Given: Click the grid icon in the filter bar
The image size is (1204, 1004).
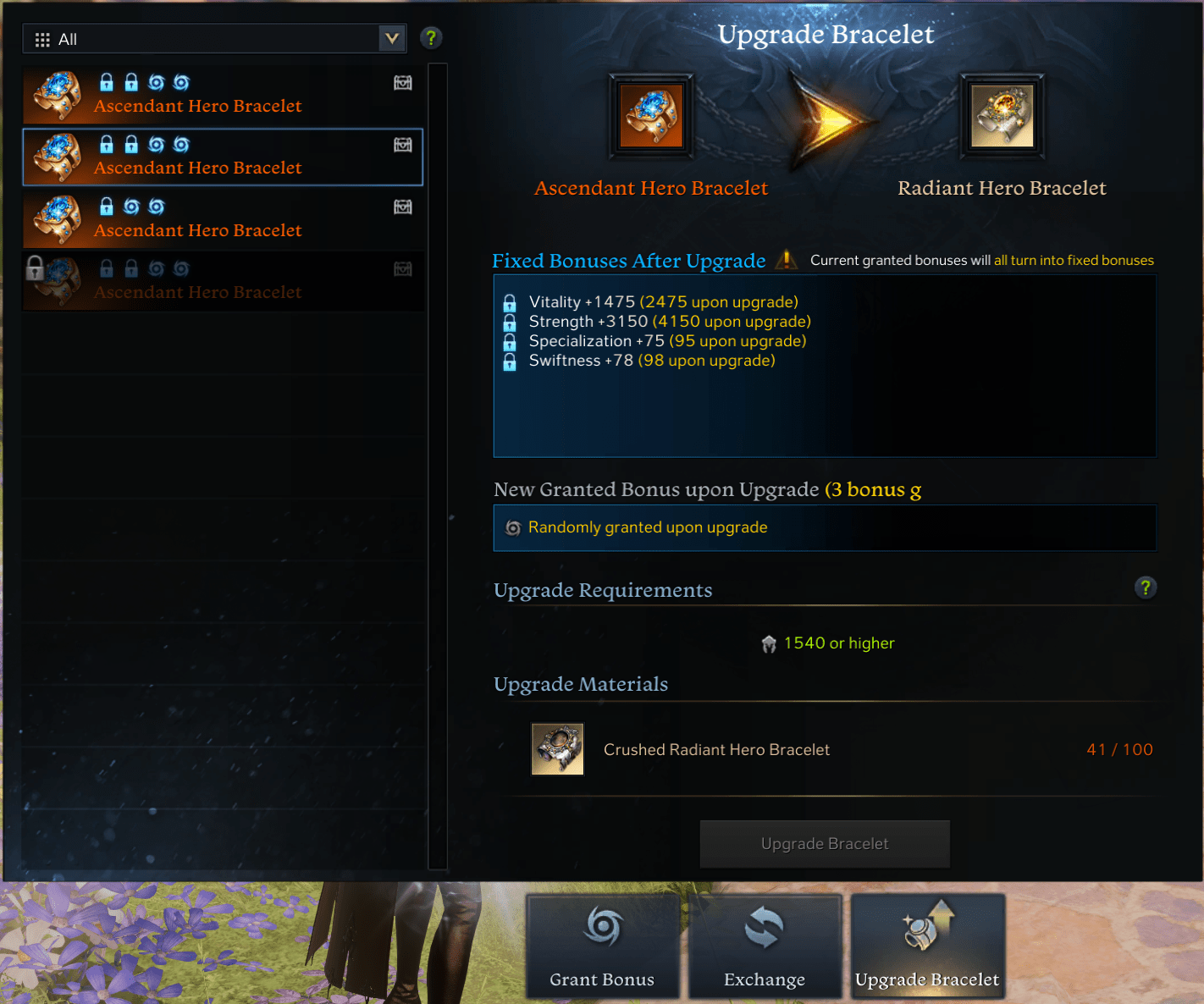Looking at the screenshot, I should (x=41, y=38).
